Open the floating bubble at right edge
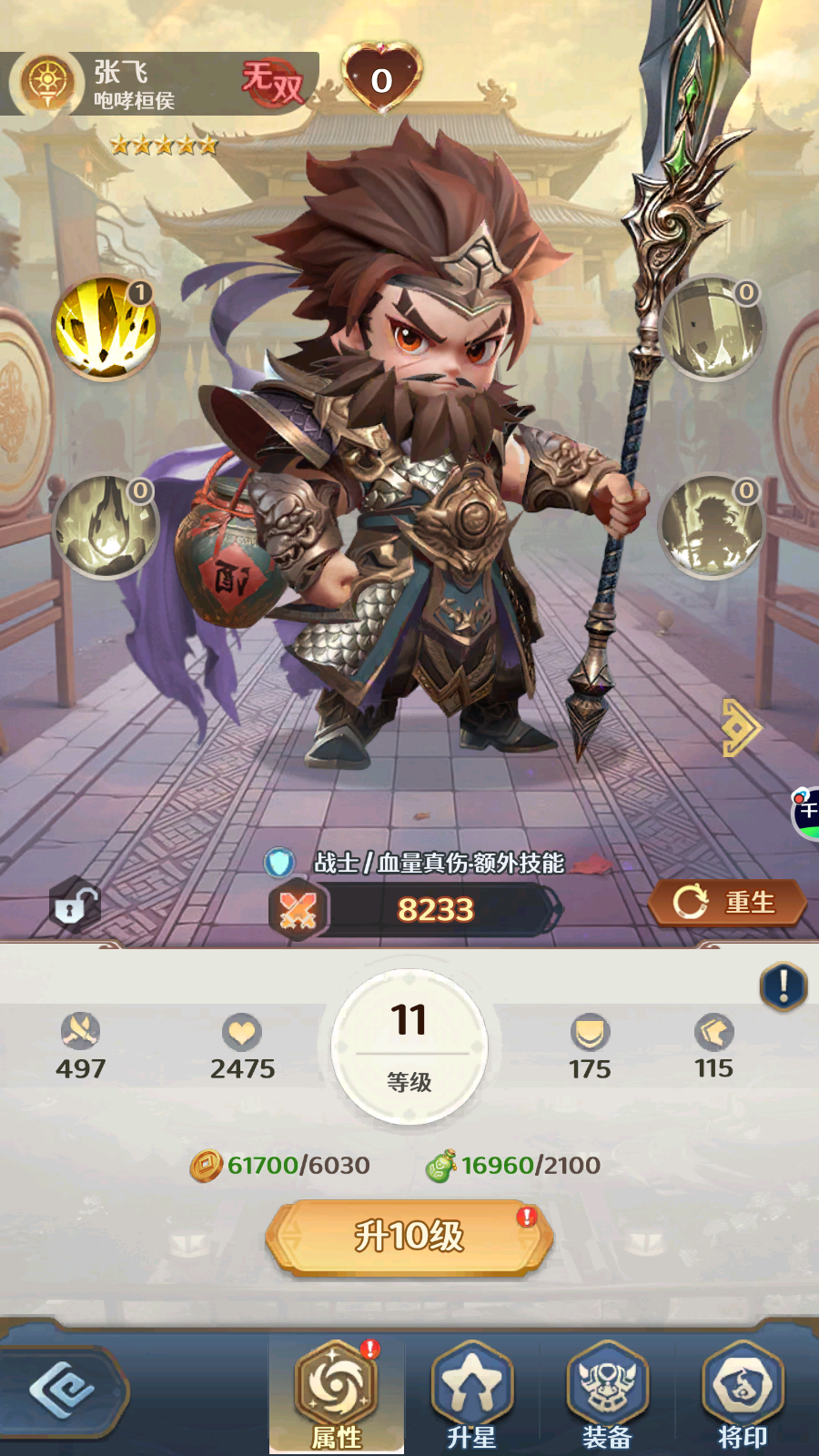The height and width of the screenshot is (1456, 819). pos(806,813)
